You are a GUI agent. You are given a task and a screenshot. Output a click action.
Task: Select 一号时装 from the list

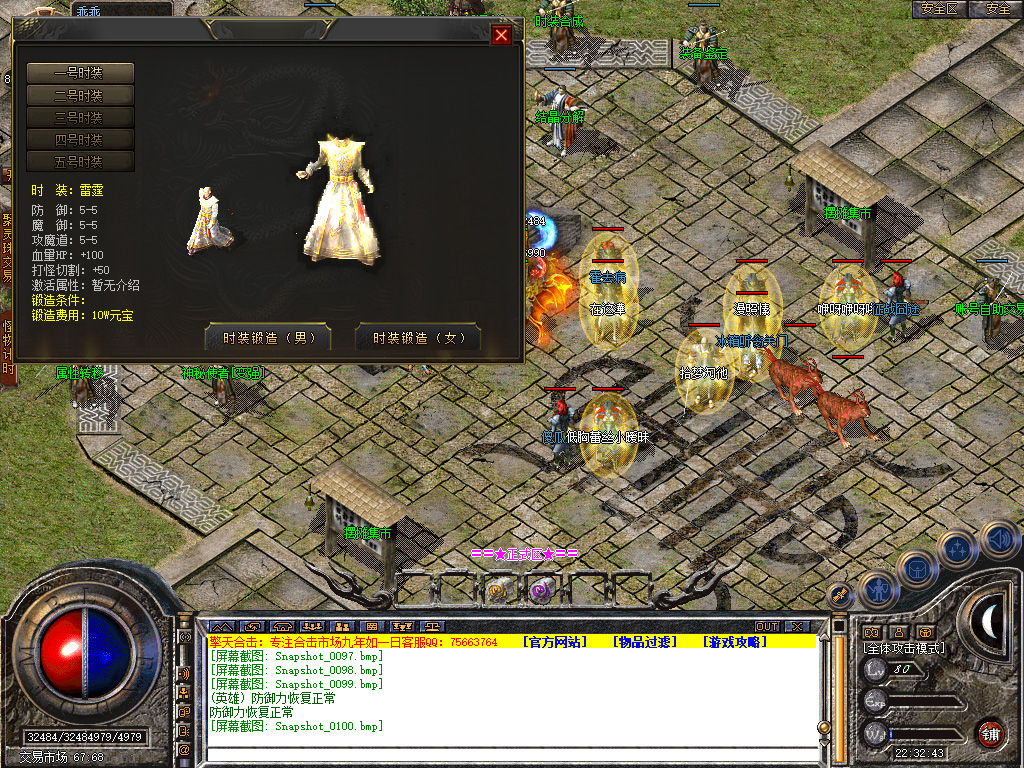pos(80,73)
